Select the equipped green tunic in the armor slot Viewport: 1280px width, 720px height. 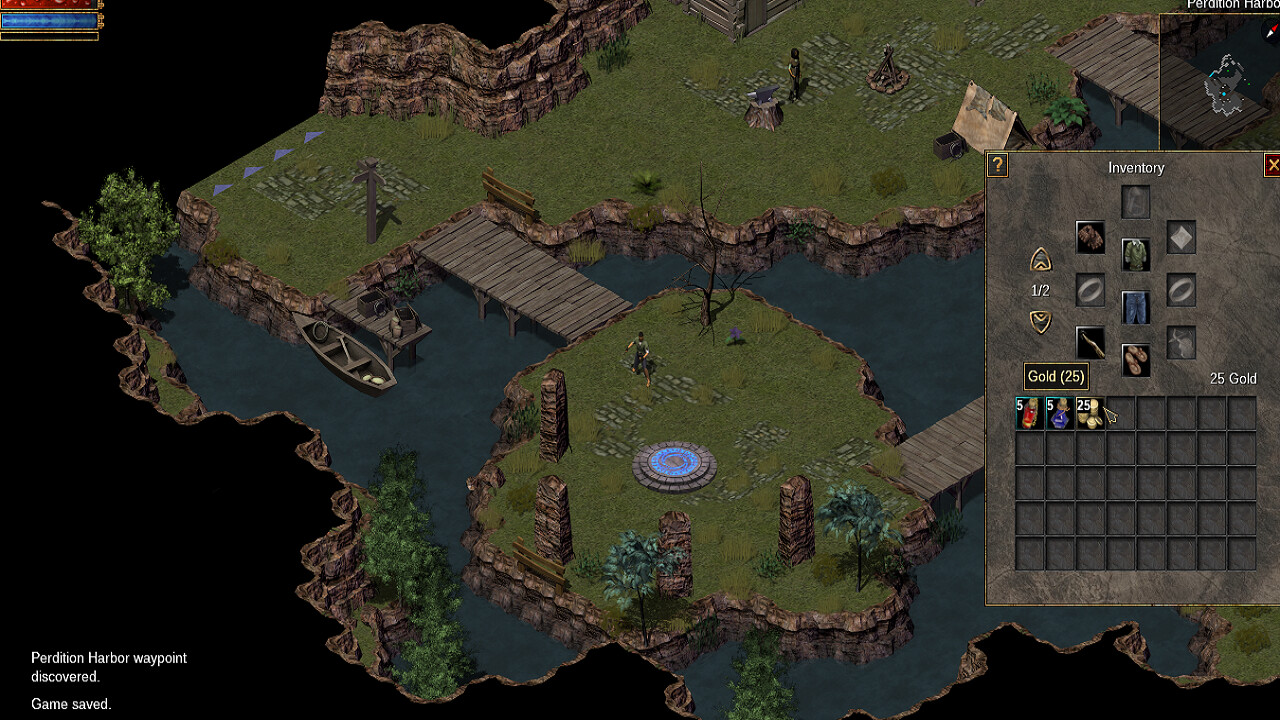[x=1137, y=256]
